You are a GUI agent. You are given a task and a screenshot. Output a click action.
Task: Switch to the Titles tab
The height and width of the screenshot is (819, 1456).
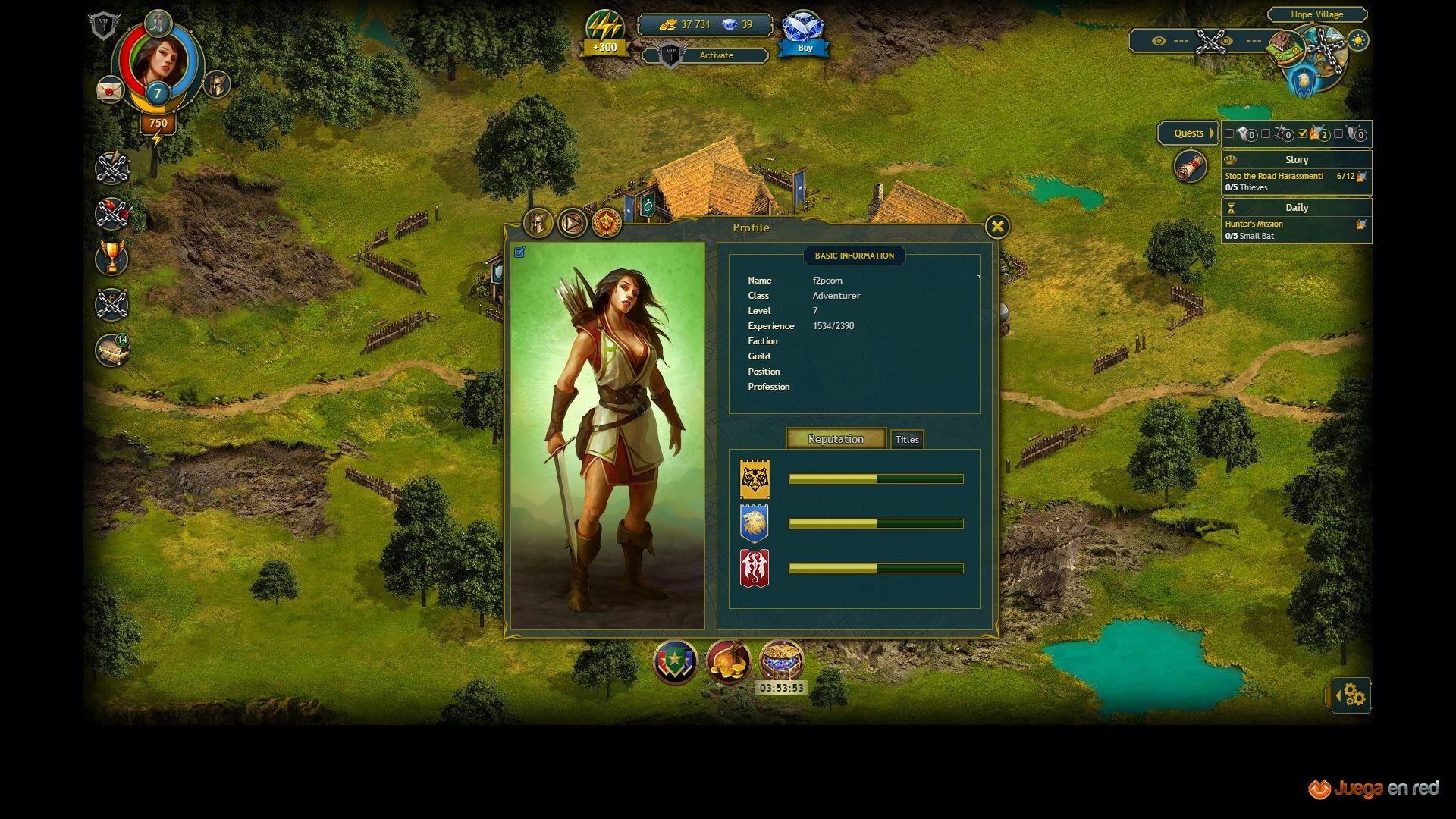click(x=906, y=440)
